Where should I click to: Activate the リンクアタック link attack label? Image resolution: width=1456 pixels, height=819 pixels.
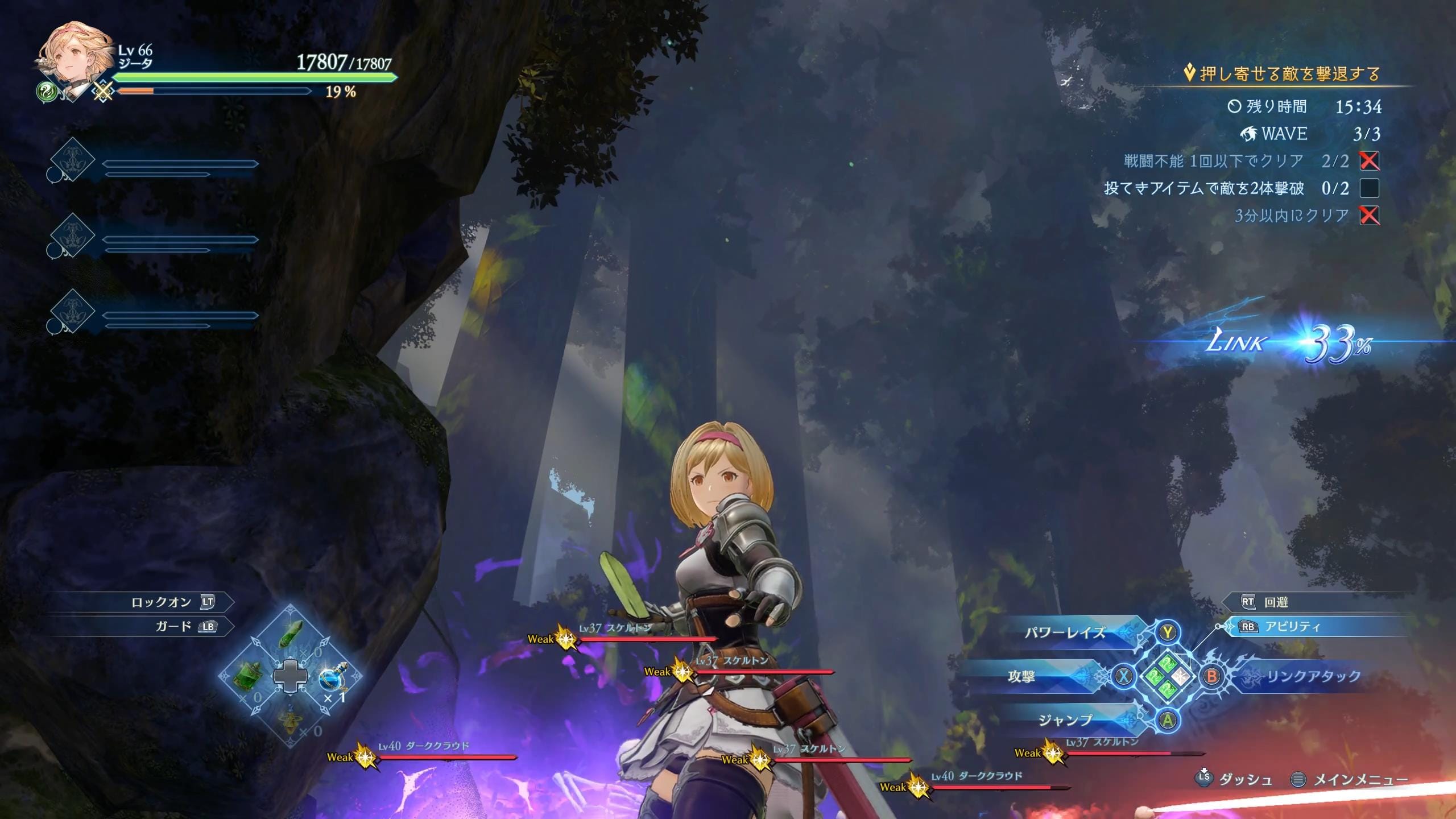1313,676
